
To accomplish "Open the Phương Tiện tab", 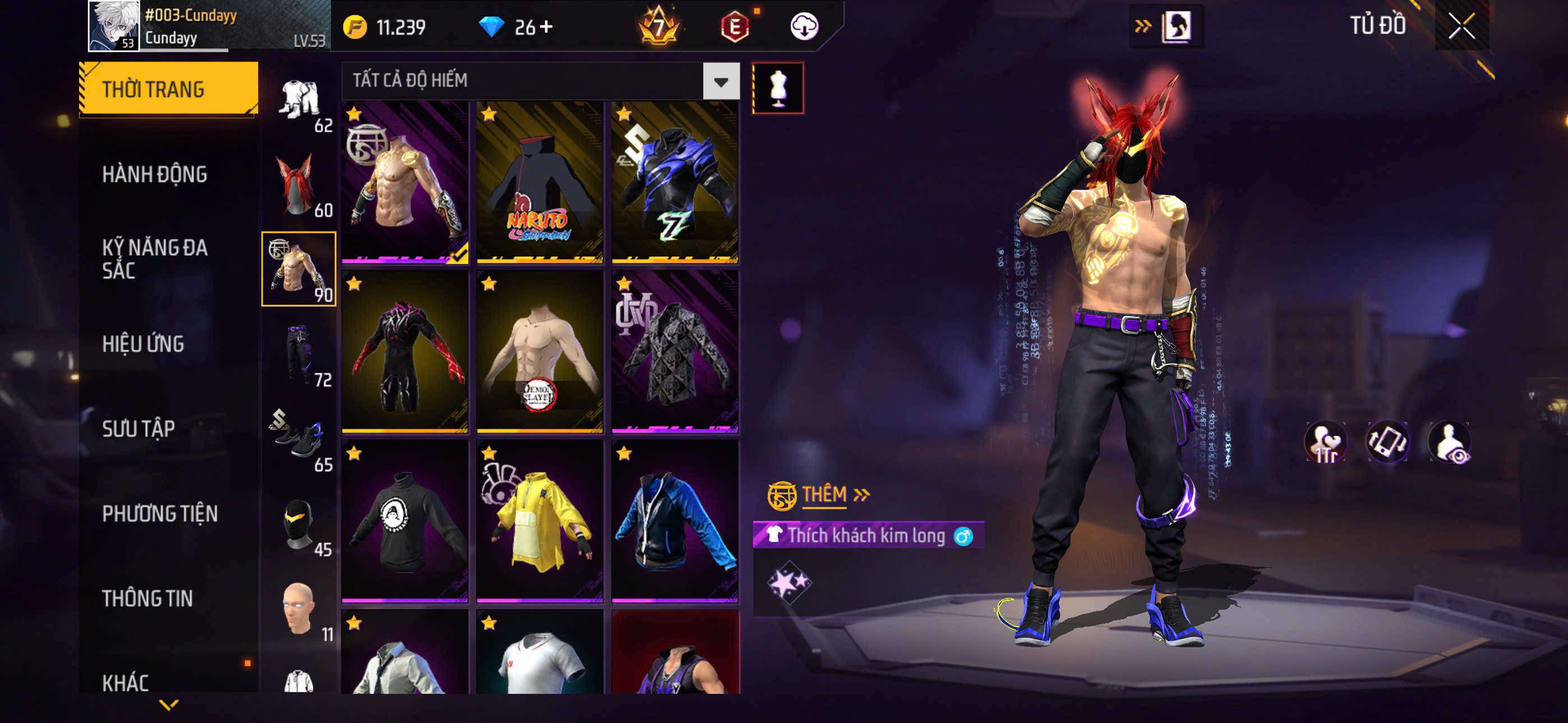I will pyautogui.click(x=159, y=513).
